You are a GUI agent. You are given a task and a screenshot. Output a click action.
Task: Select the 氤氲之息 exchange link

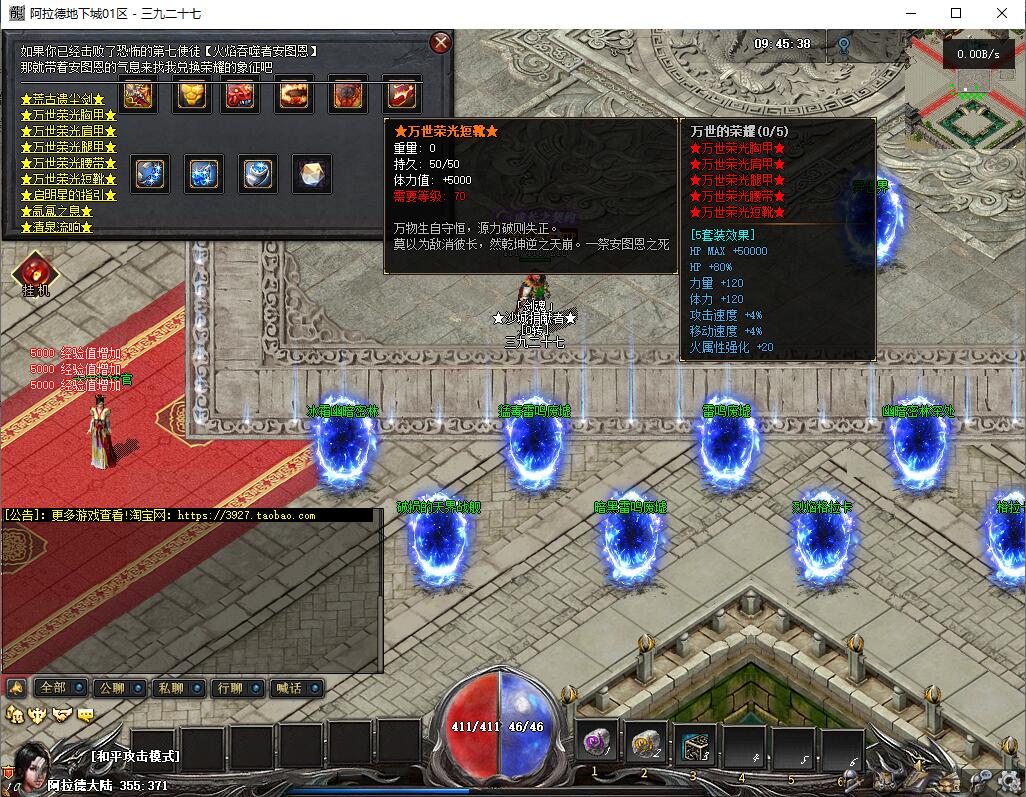pos(57,211)
